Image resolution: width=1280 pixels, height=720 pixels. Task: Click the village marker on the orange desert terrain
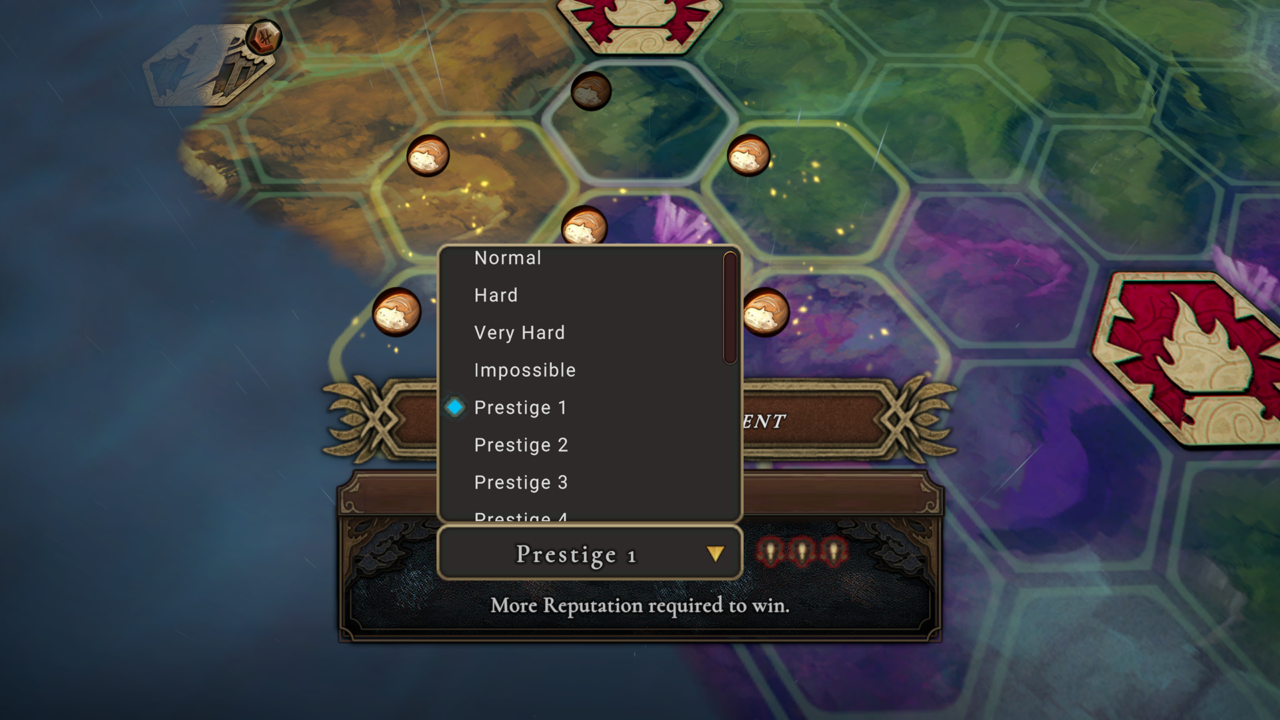point(428,157)
